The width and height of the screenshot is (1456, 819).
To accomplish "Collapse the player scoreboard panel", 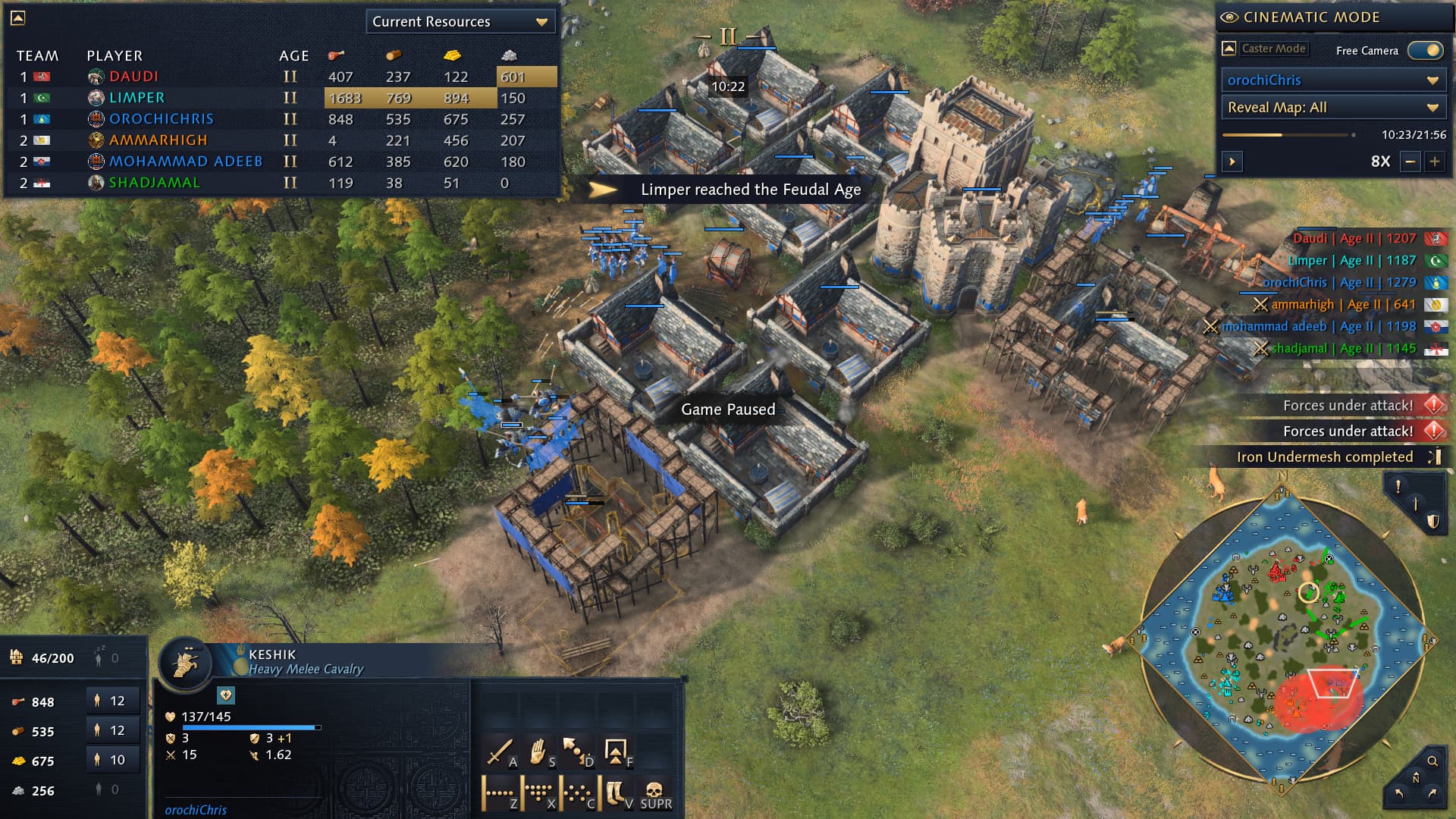I will pos(18,17).
